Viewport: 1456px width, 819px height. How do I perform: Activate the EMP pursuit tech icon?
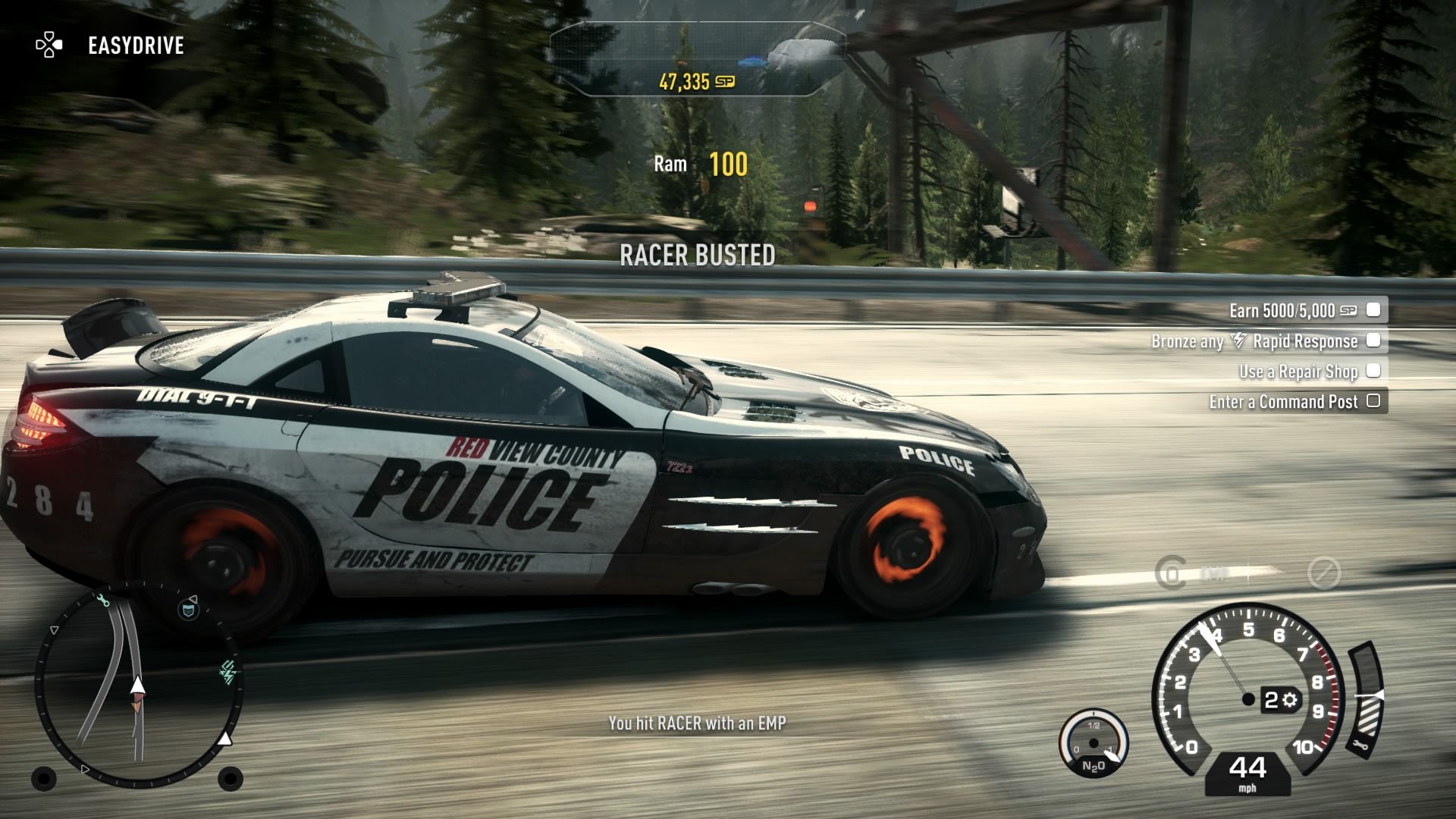click(1172, 573)
